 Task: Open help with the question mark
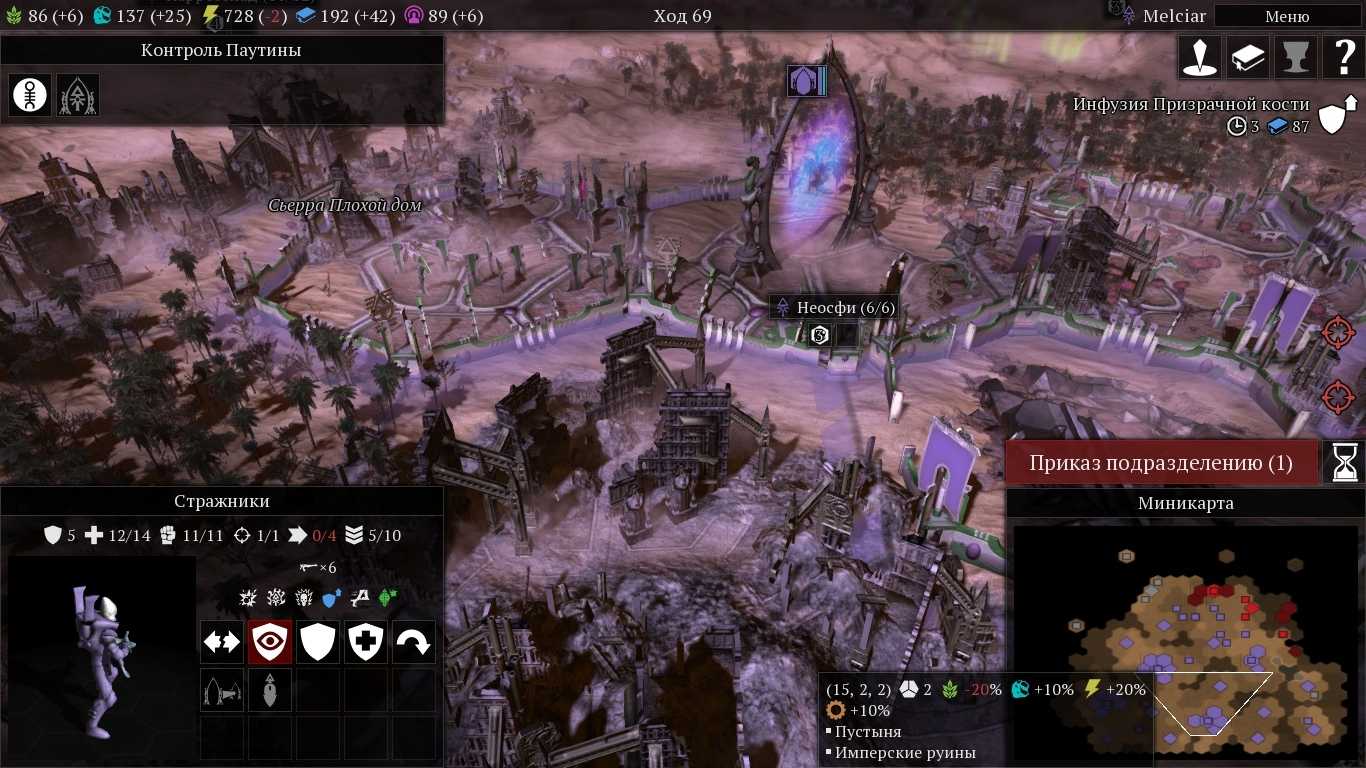click(1343, 58)
